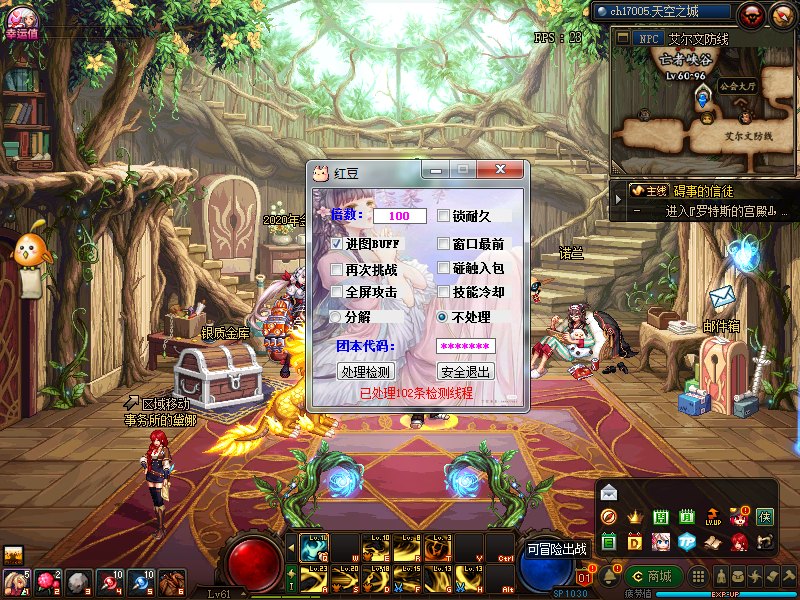Screen dimensions: 800x600
Task: Click the 处理检测 button
Action: [x=365, y=371]
